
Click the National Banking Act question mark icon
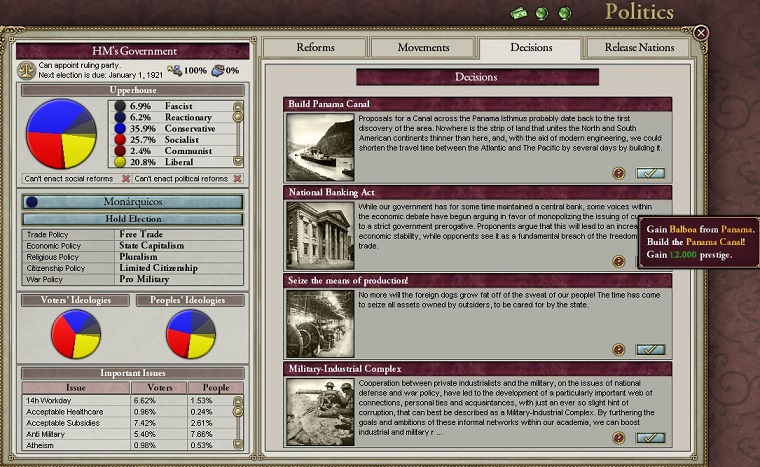pos(619,261)
